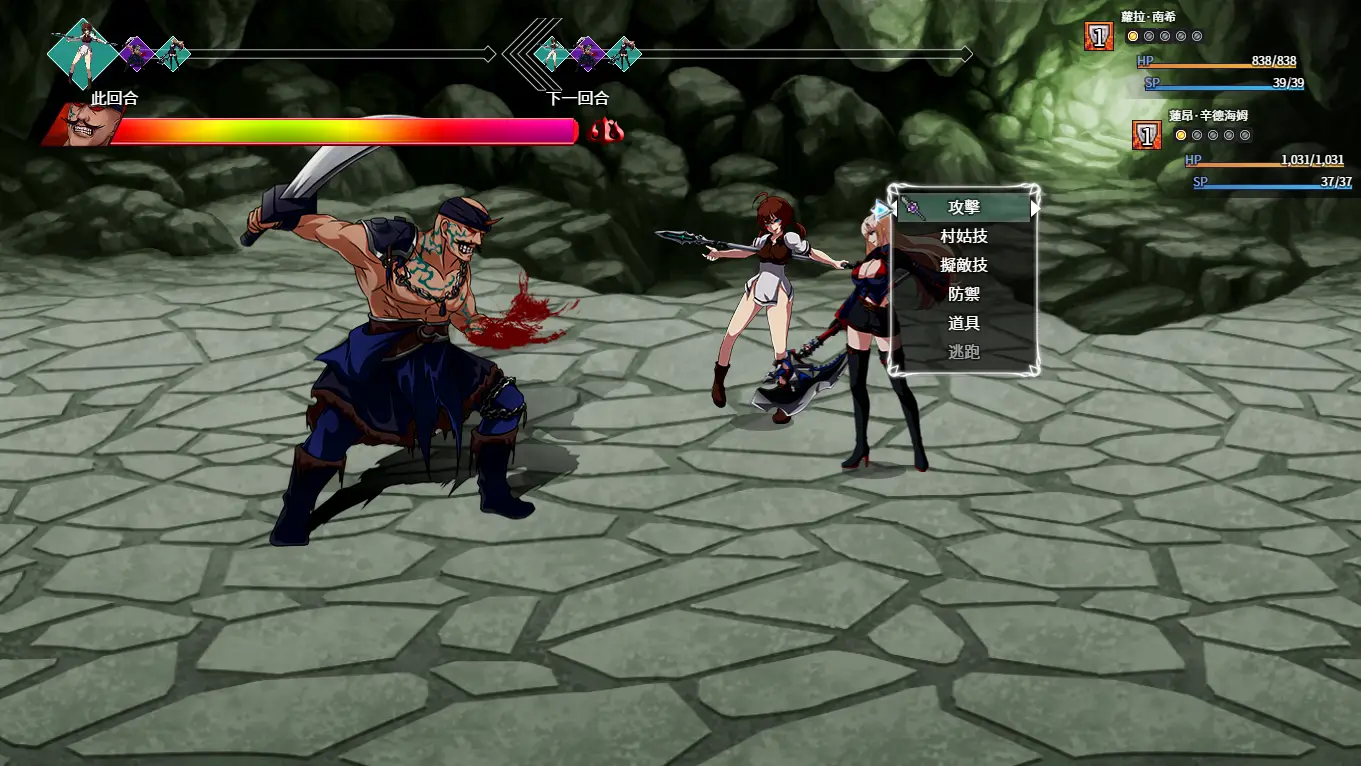Open the 道具 items menu
The height and width of the screenshot is (766, 1361).
pyautogui.click(x=964, y=324)
